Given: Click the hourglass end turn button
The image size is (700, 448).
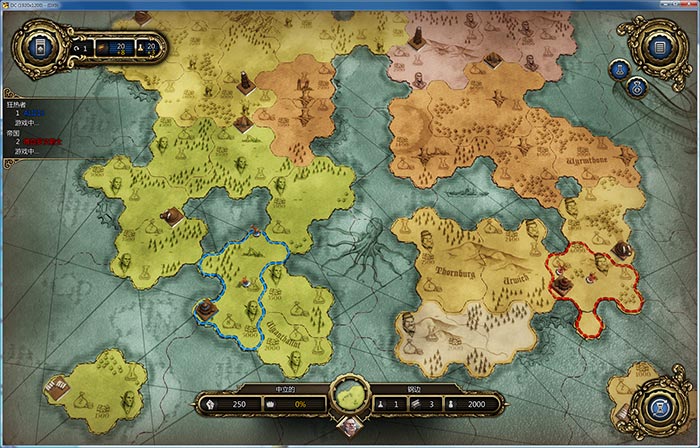Looking at the screenshot, I should 658,408.
